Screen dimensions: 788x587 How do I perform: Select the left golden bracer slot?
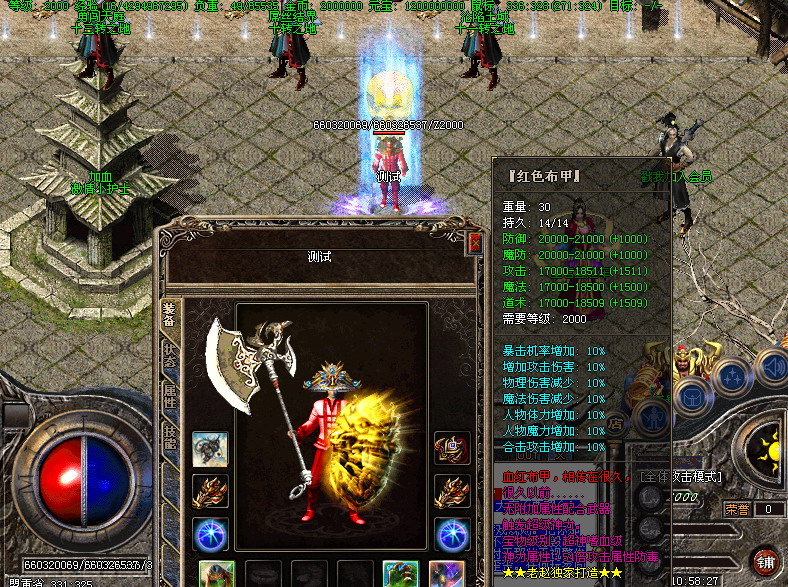[x=210, y=492]
